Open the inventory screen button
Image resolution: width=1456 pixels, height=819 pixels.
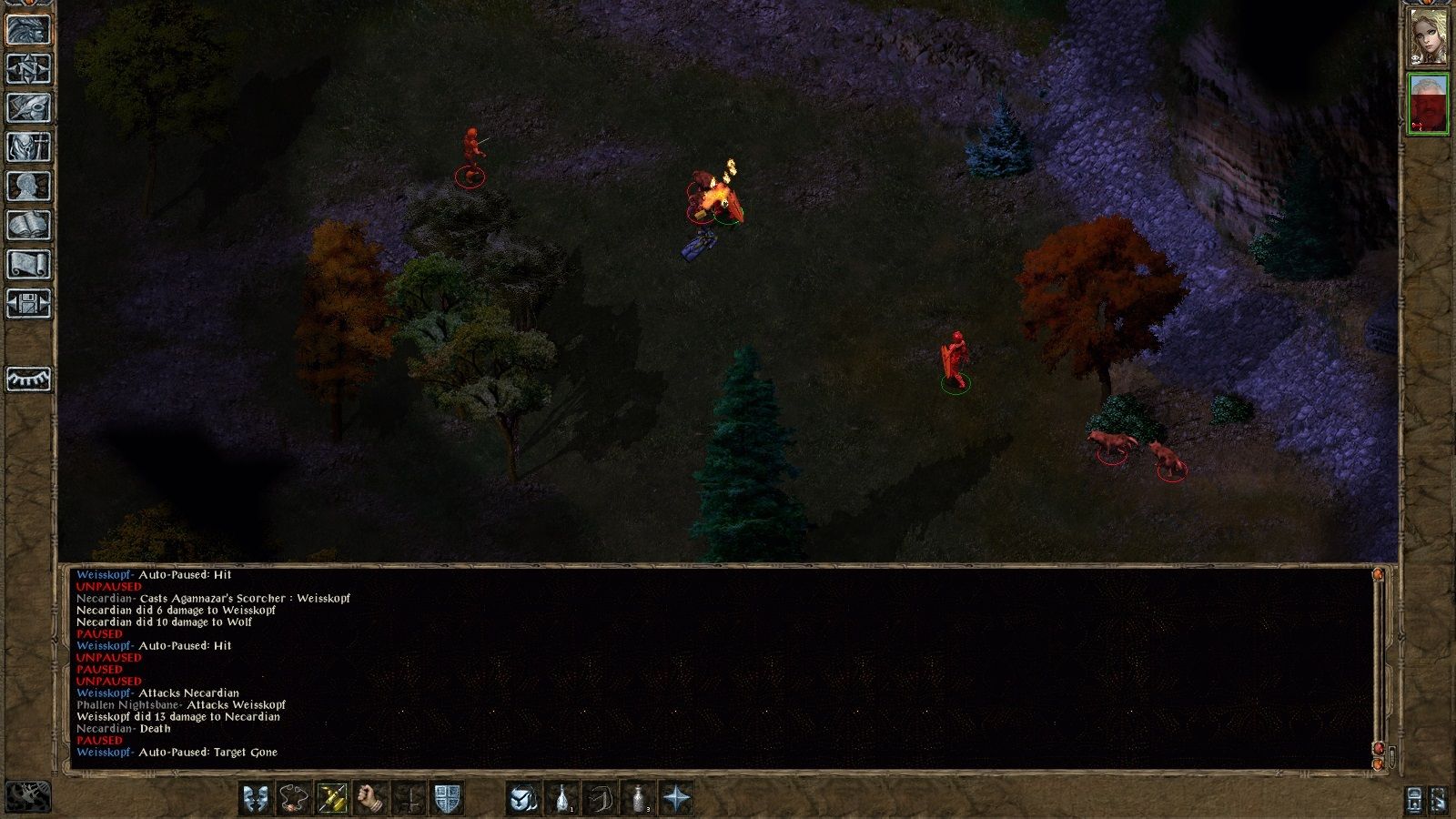(28, 147)
